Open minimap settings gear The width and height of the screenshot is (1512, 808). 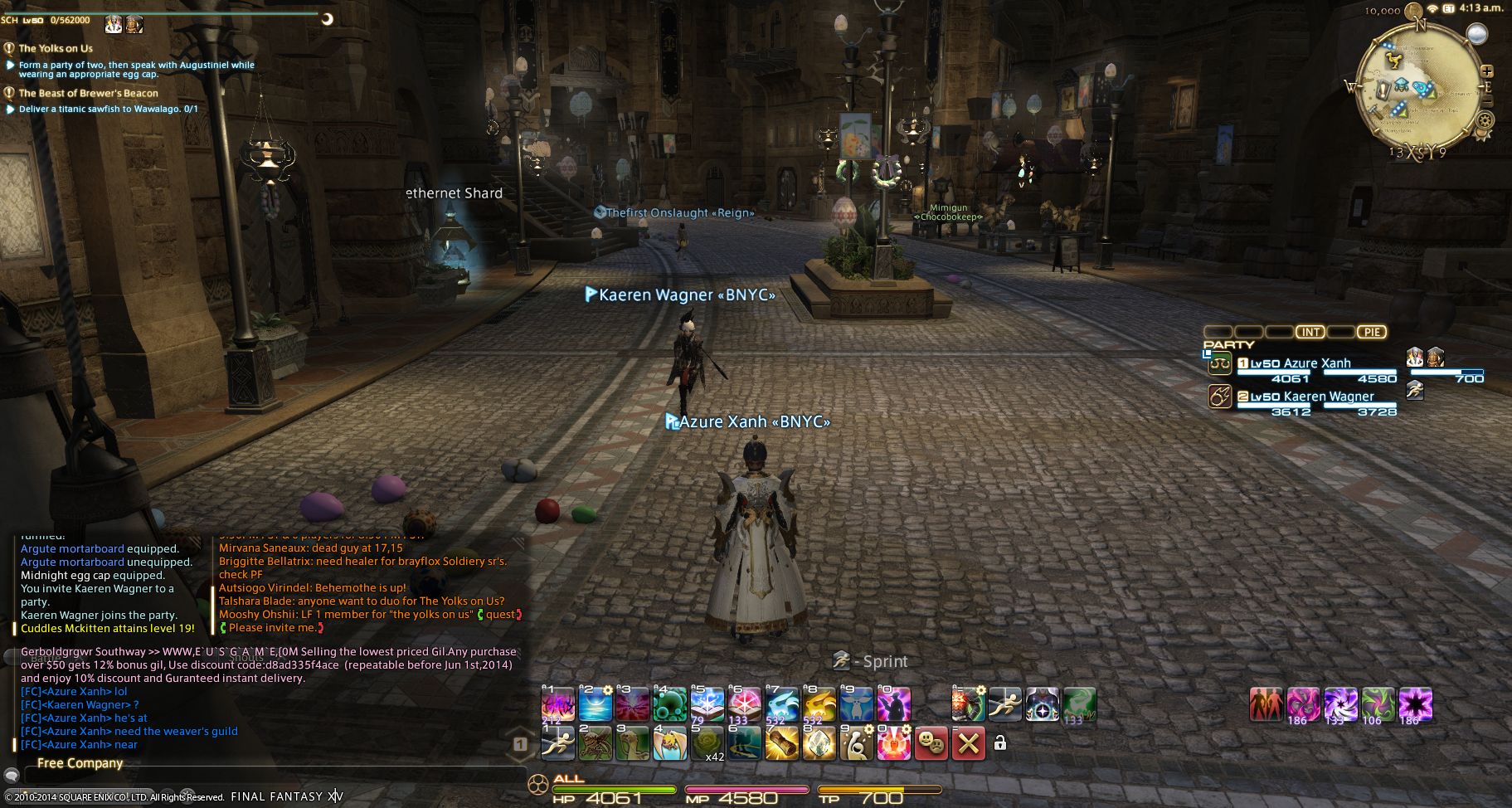1484,120
